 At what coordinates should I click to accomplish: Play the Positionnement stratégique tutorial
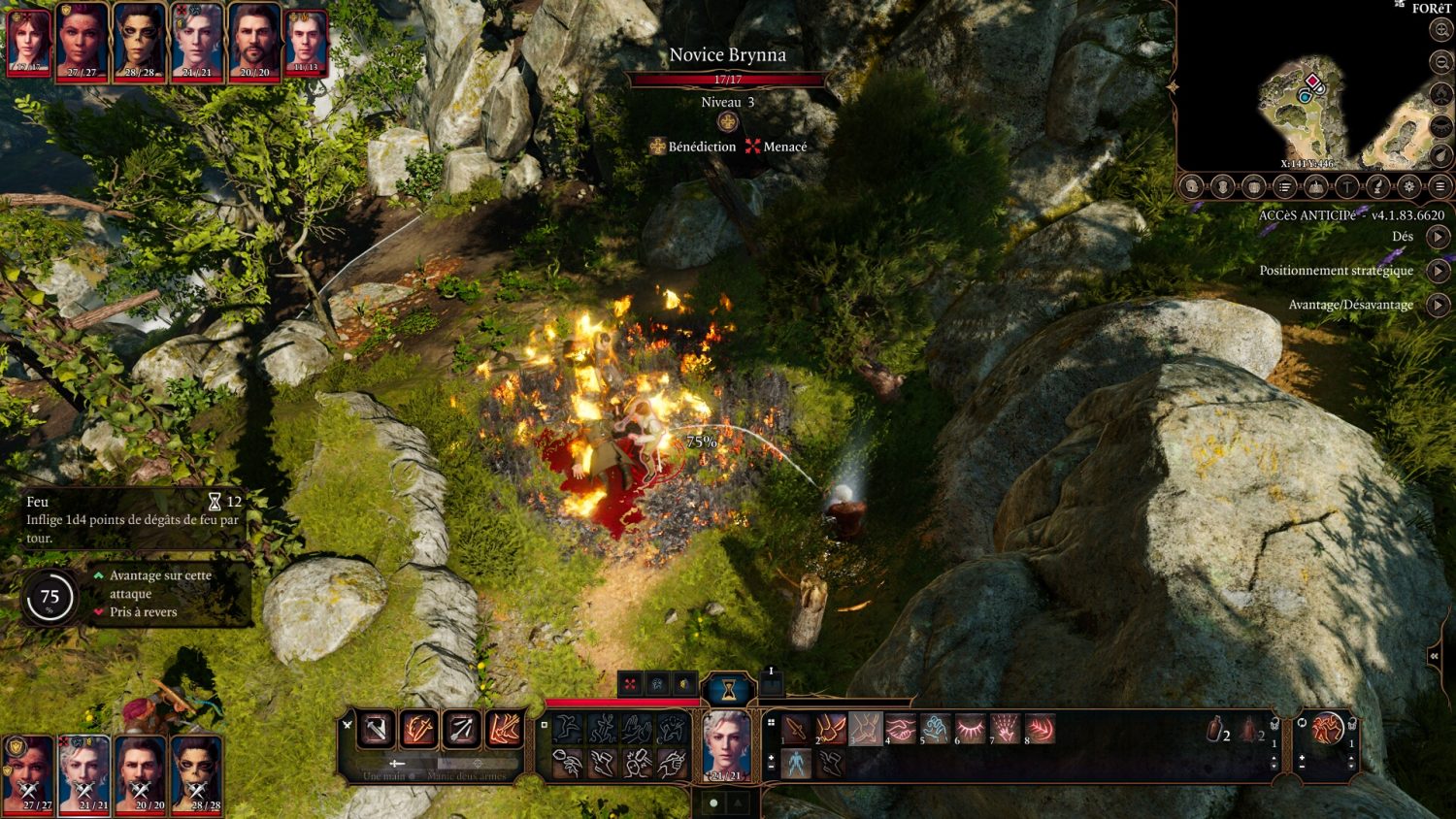(x=1438, y=271)
